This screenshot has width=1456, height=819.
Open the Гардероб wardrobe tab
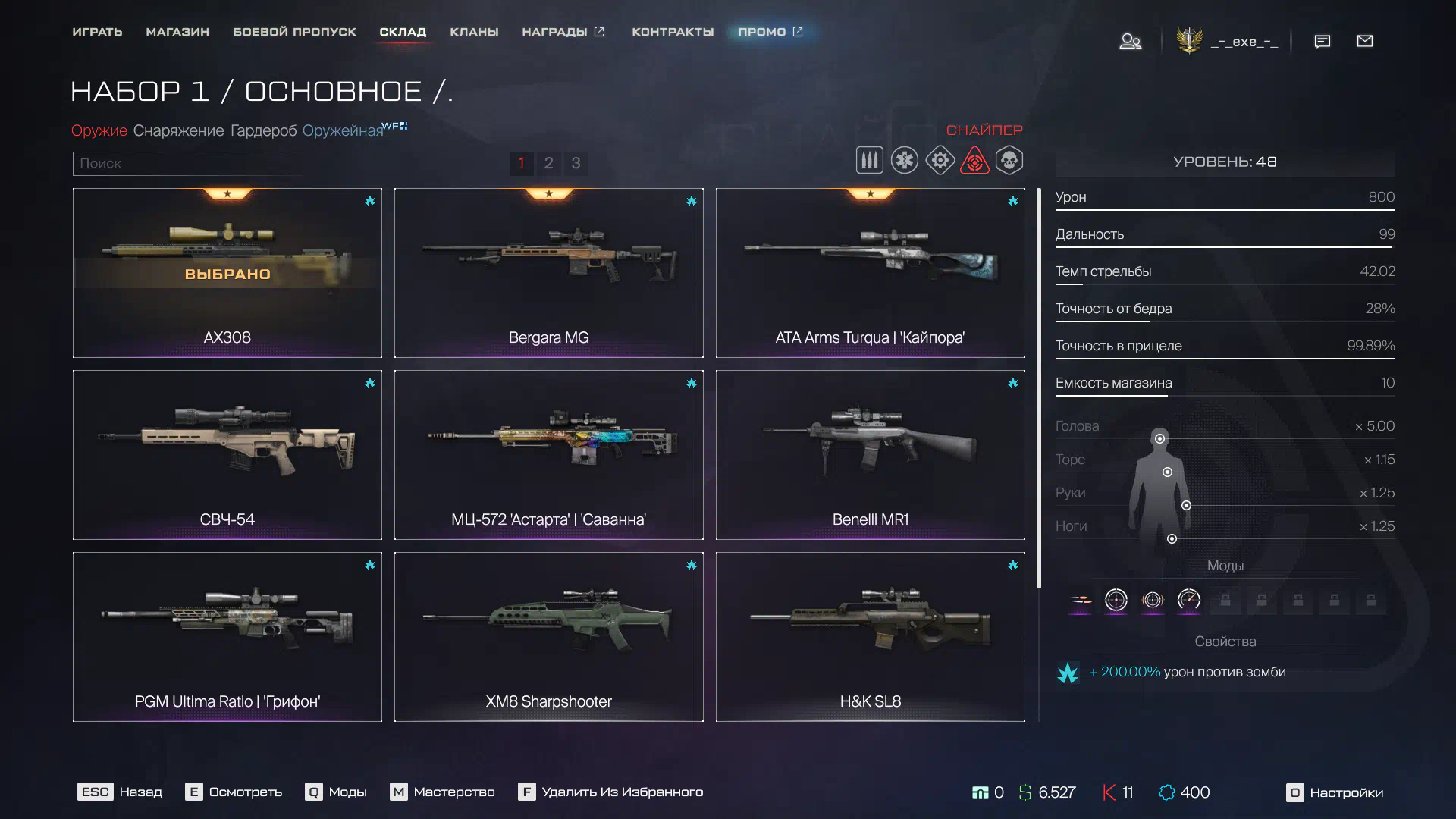point(263,130)
